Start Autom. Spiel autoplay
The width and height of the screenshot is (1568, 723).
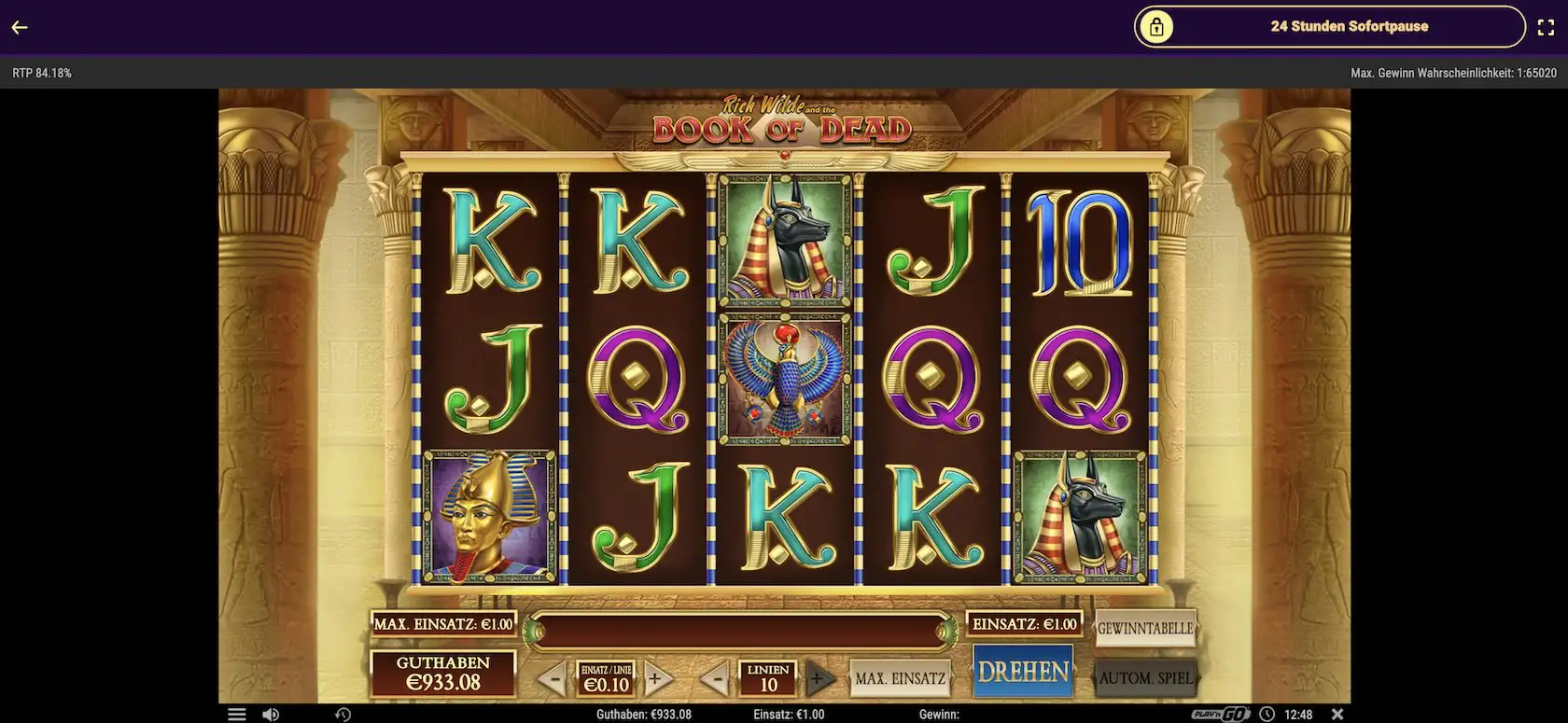point(1145,678)
